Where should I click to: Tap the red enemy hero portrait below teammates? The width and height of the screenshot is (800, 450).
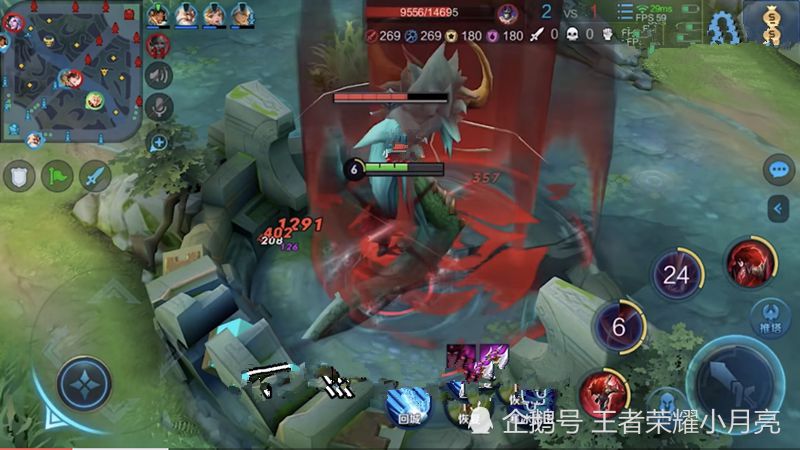click(x=158, y=44)
